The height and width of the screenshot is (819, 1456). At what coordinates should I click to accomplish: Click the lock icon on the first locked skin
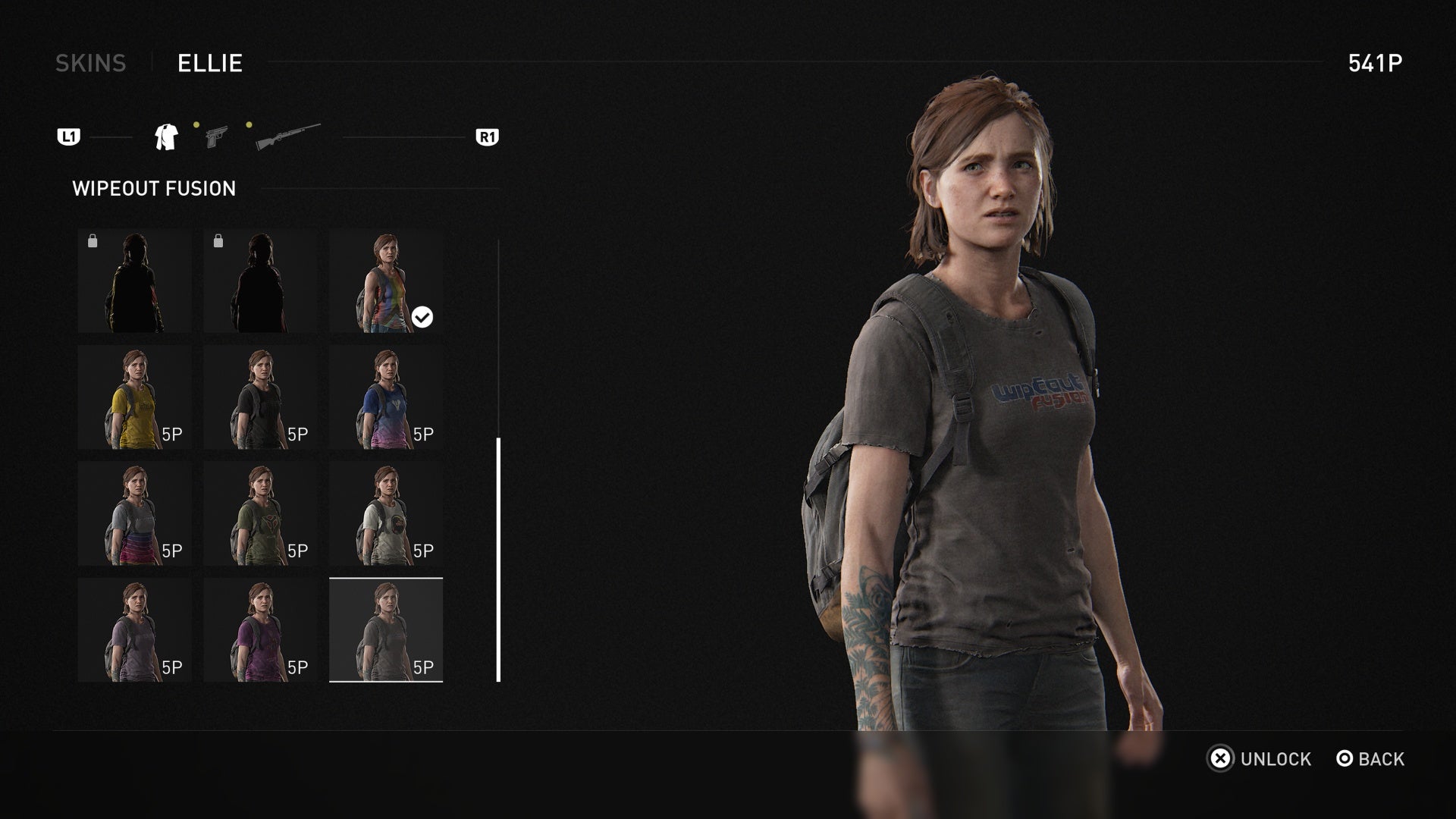pyautogui.click(x=94, y=241)
